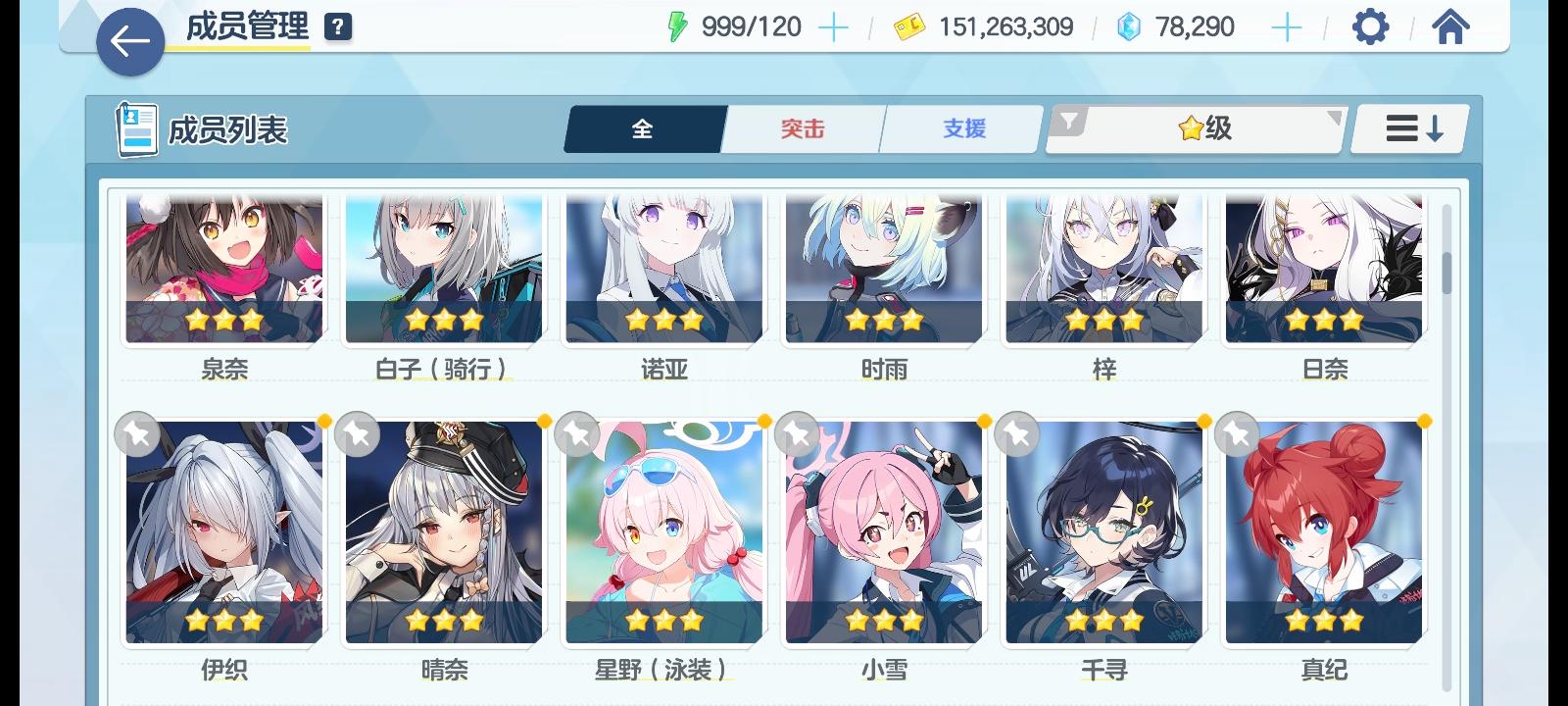
Task: Select the 全 tab
Action: 644,127
